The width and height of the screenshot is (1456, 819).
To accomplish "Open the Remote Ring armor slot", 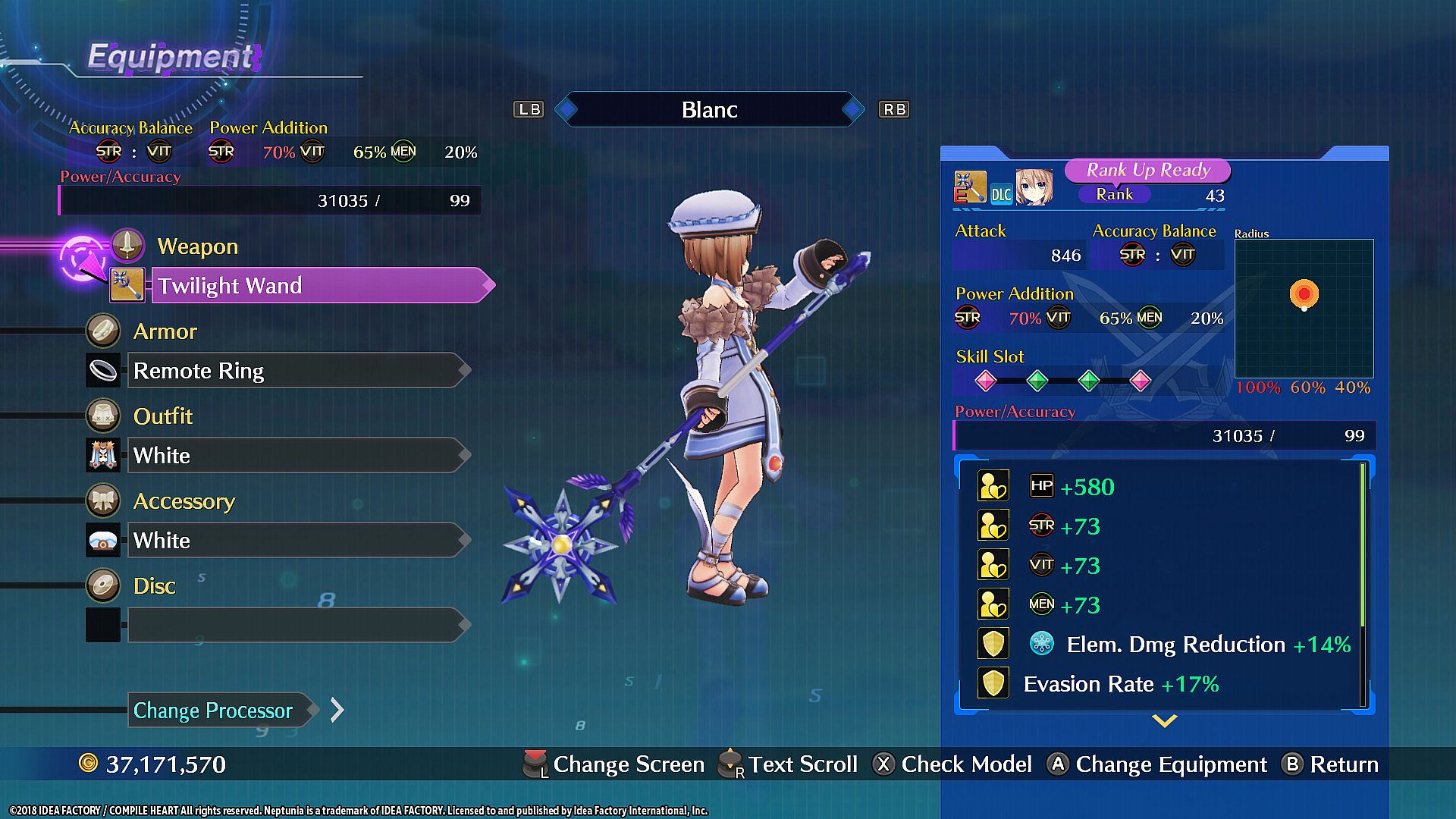I will [x=296, y=371].
